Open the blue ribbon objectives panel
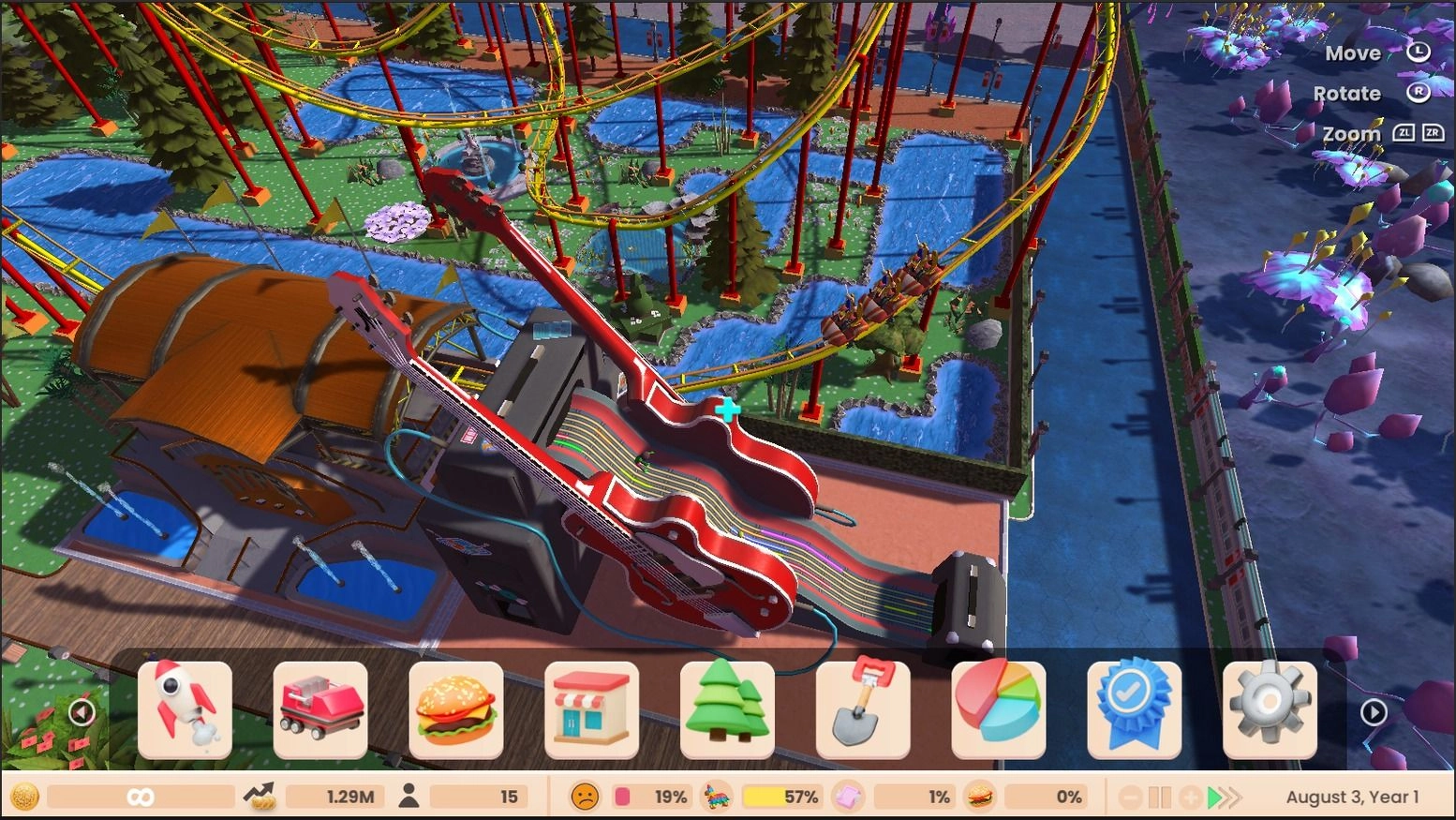The image size is (1456, 820). [1135, 710]
